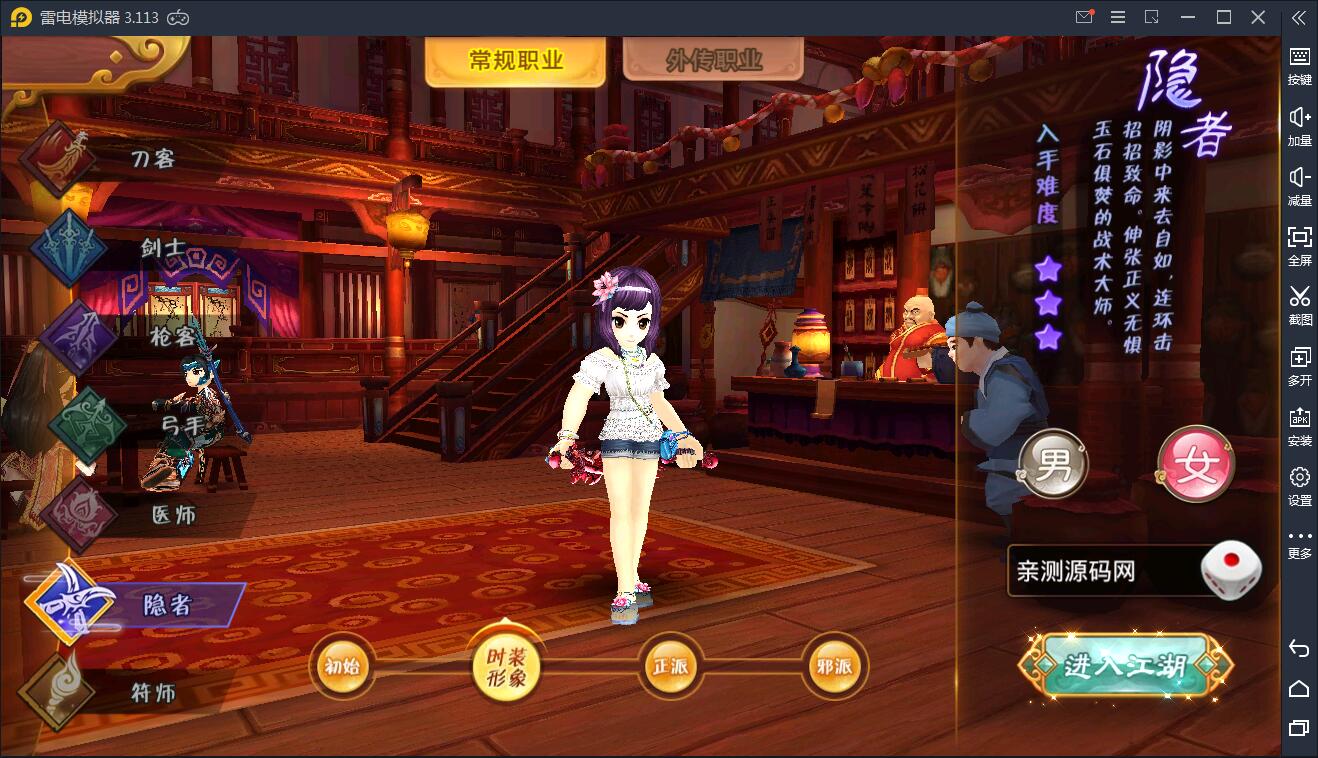
Task: Toggle fullscreen mode in the emulator sidebar
Action: click(x=1299, y=243)
